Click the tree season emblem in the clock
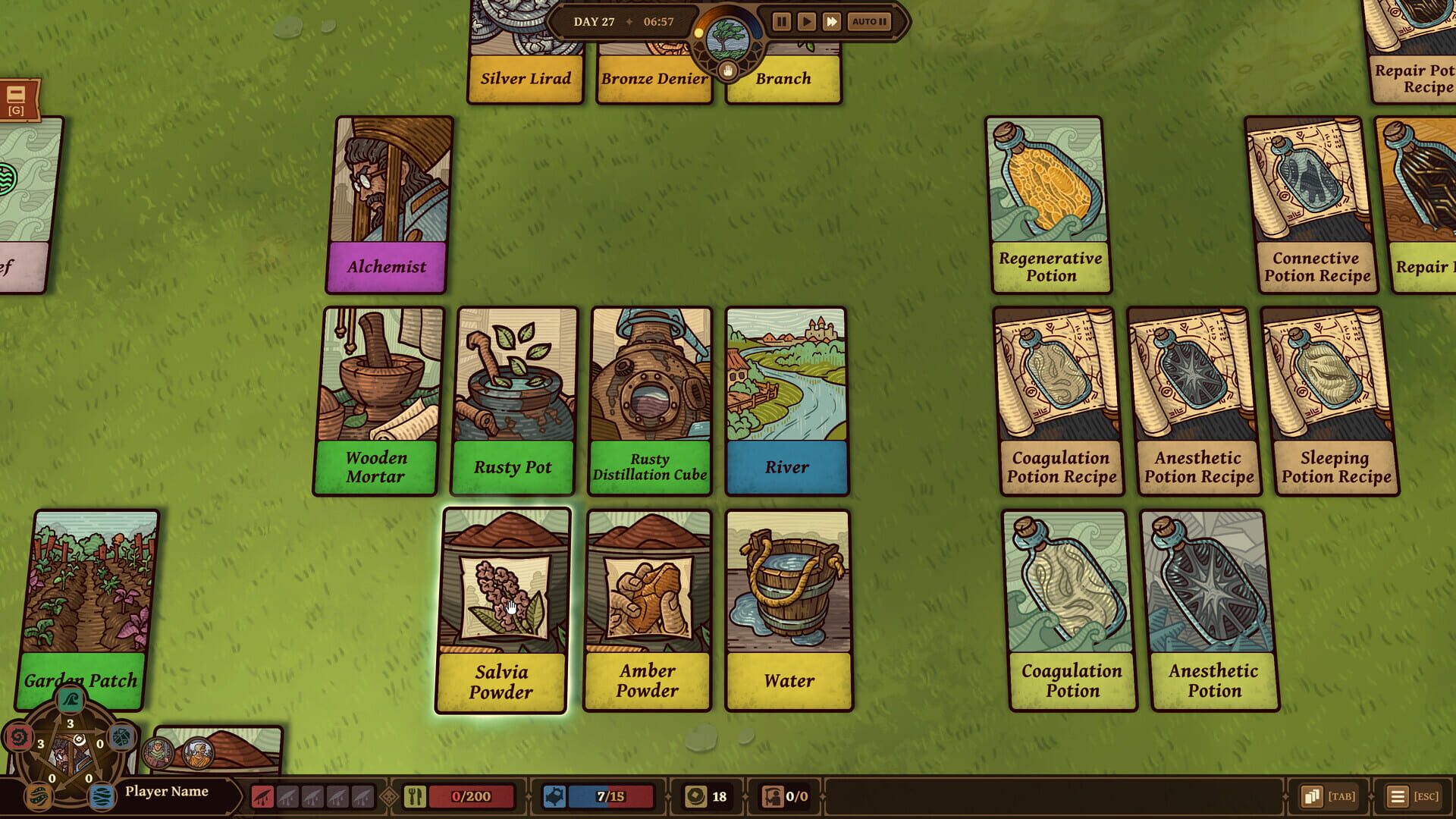The image size is (1456, 819). pos(726,39)
